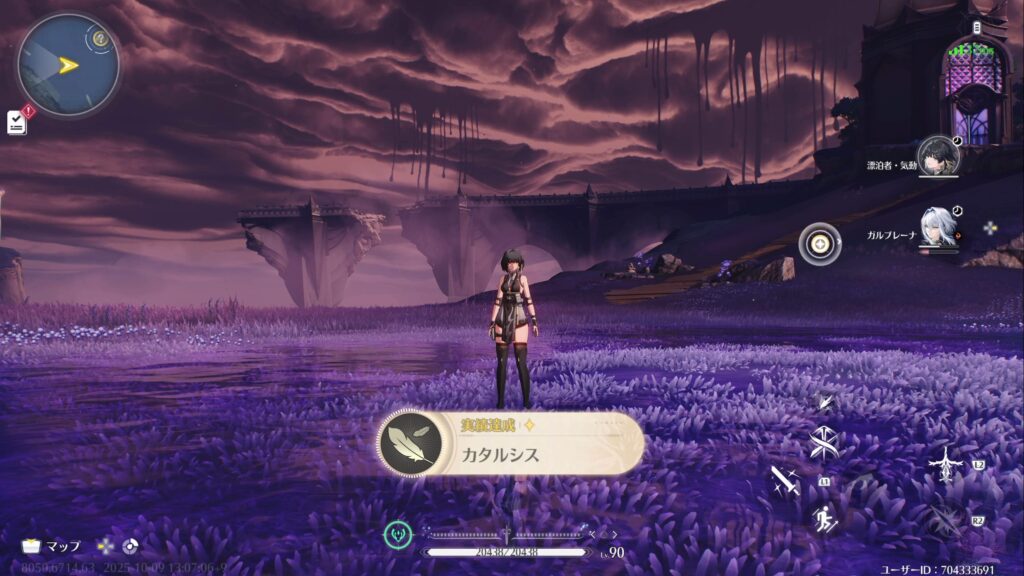Image resolution: width=1024 pixels, height=576 pixels.
Task: Activate the round target lock-on icon
Action: [x=819, y=244]
